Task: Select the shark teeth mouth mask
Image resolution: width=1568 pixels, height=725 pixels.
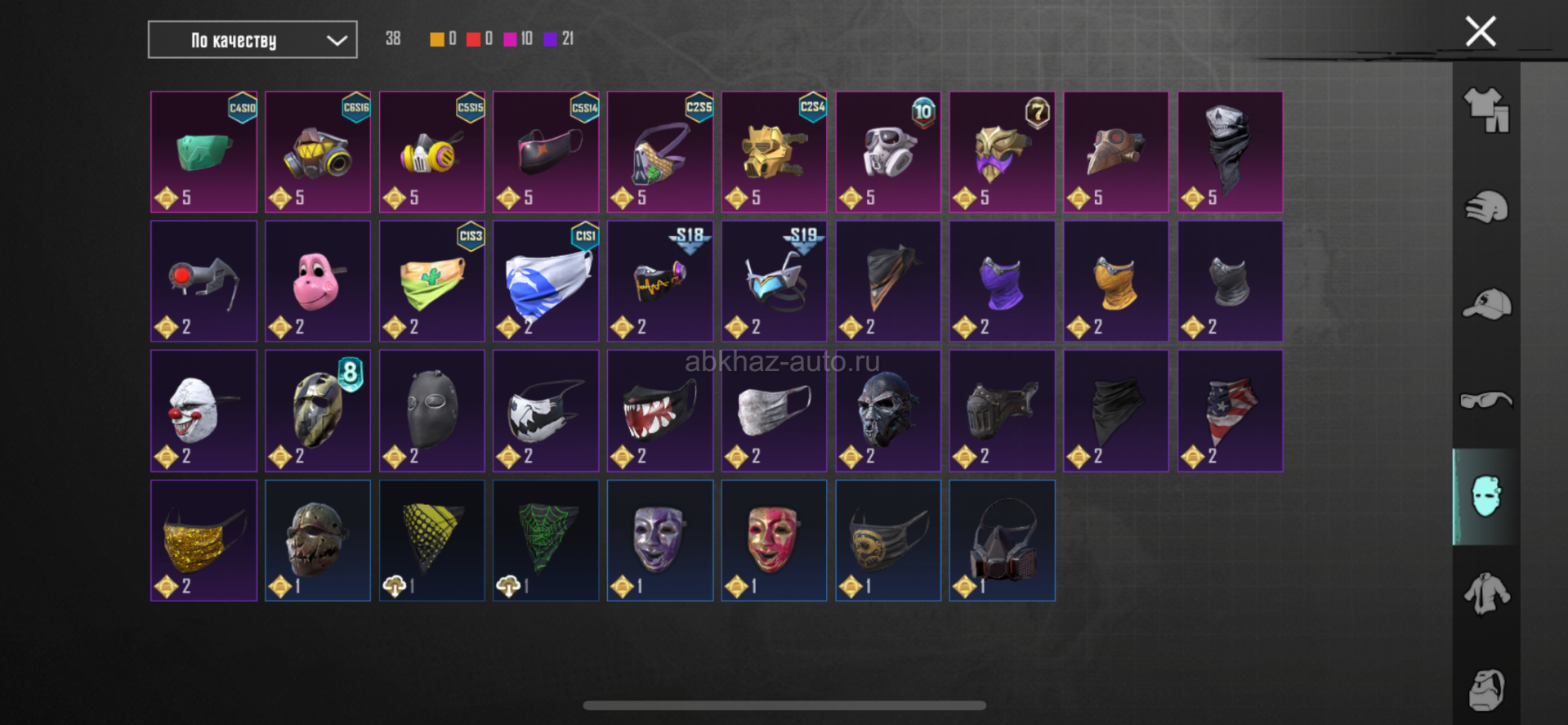Action: 659,410
